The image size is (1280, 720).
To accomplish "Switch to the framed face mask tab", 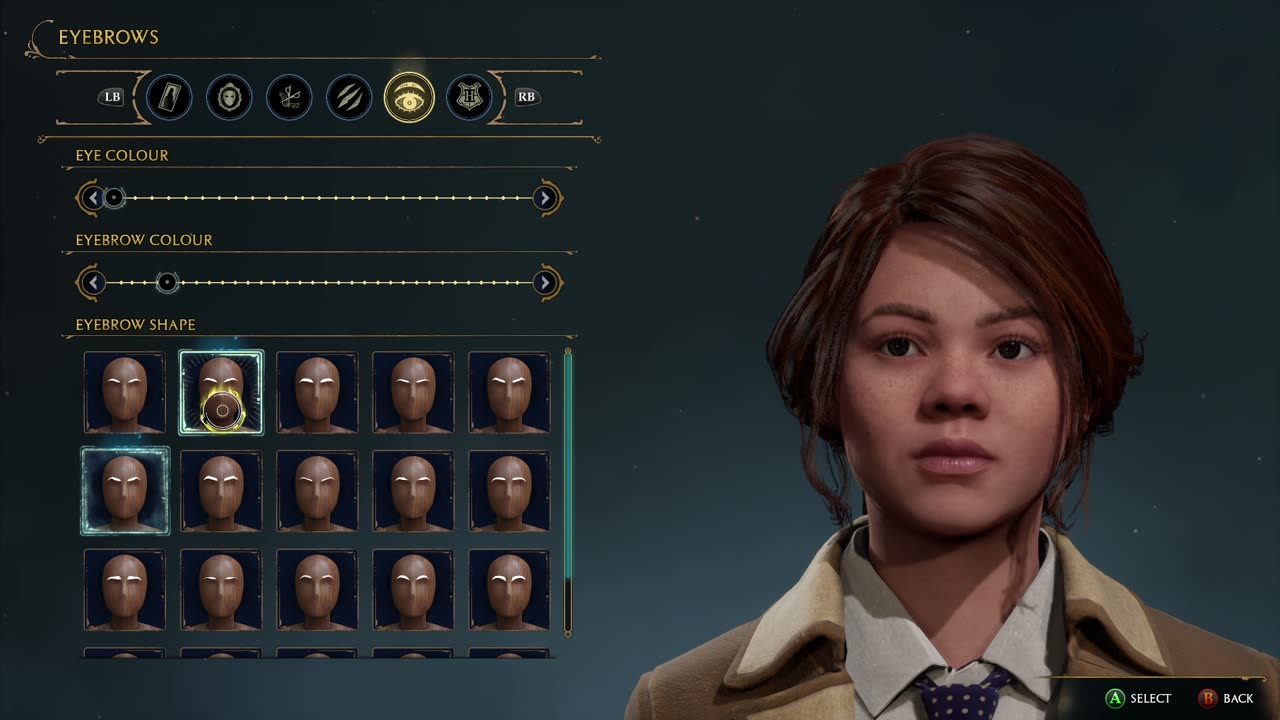I will pyautogui.click(x=229, y=97).
